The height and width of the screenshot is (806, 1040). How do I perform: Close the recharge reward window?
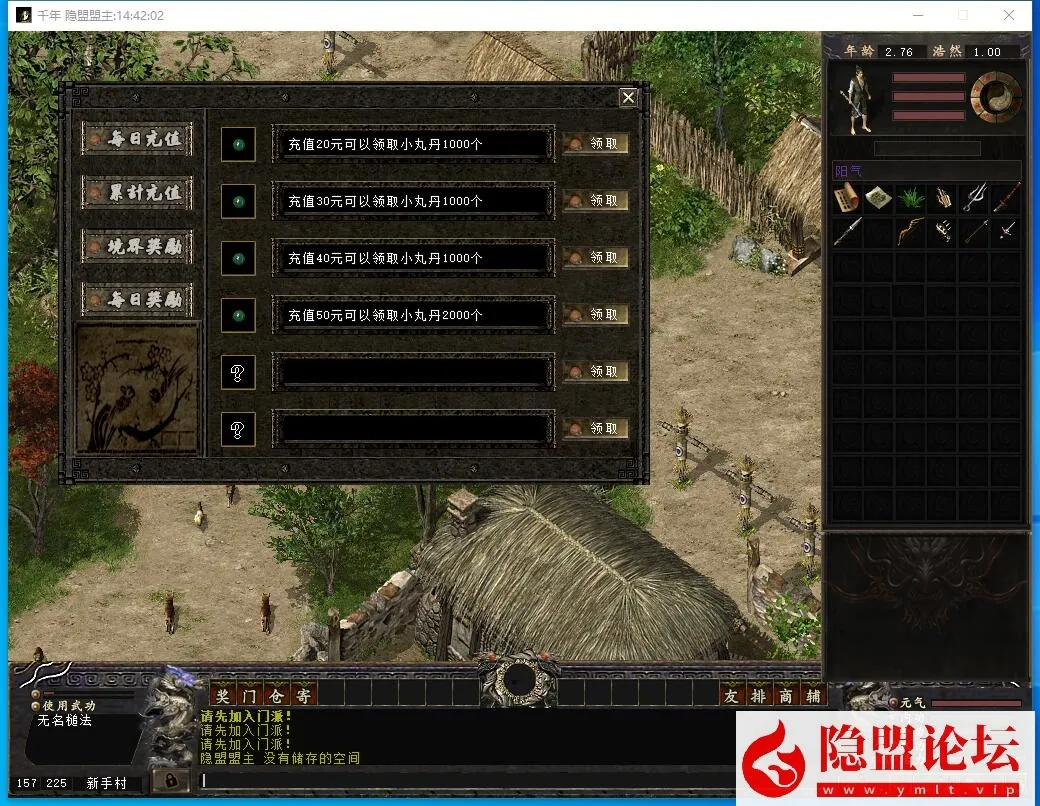[x=628, y=97]
